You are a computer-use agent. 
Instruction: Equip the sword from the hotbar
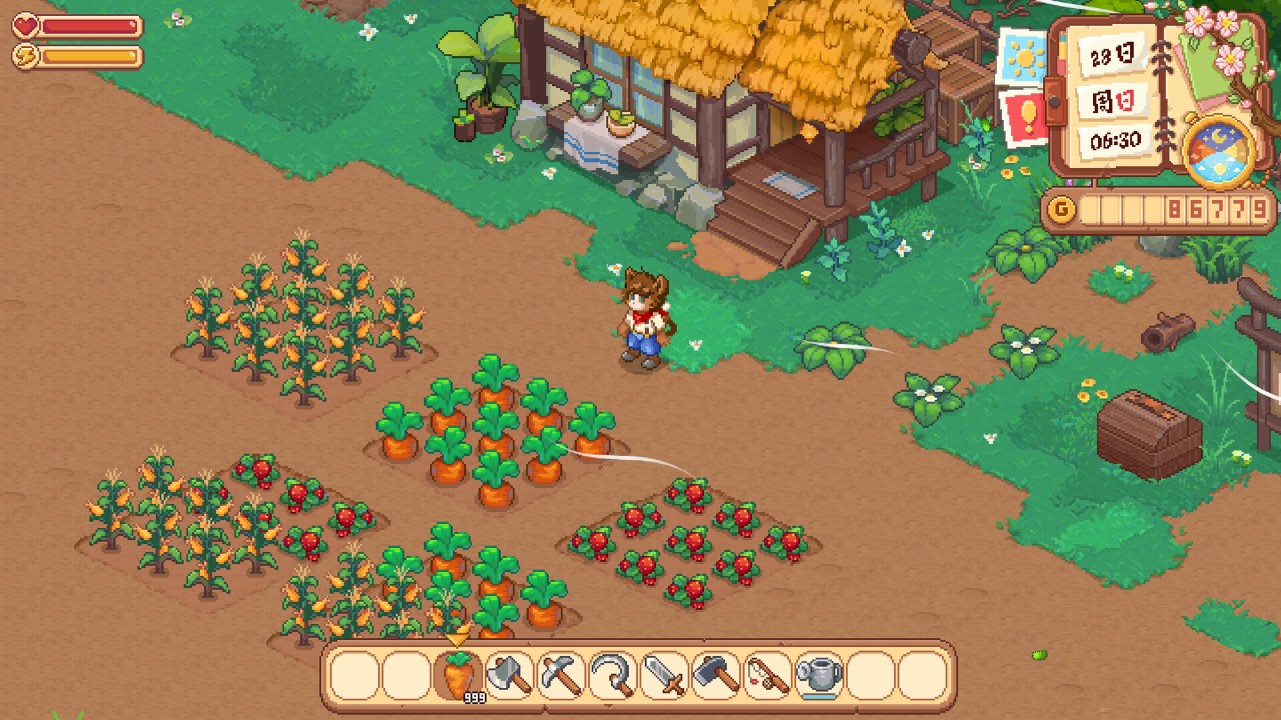pos(666,677)
